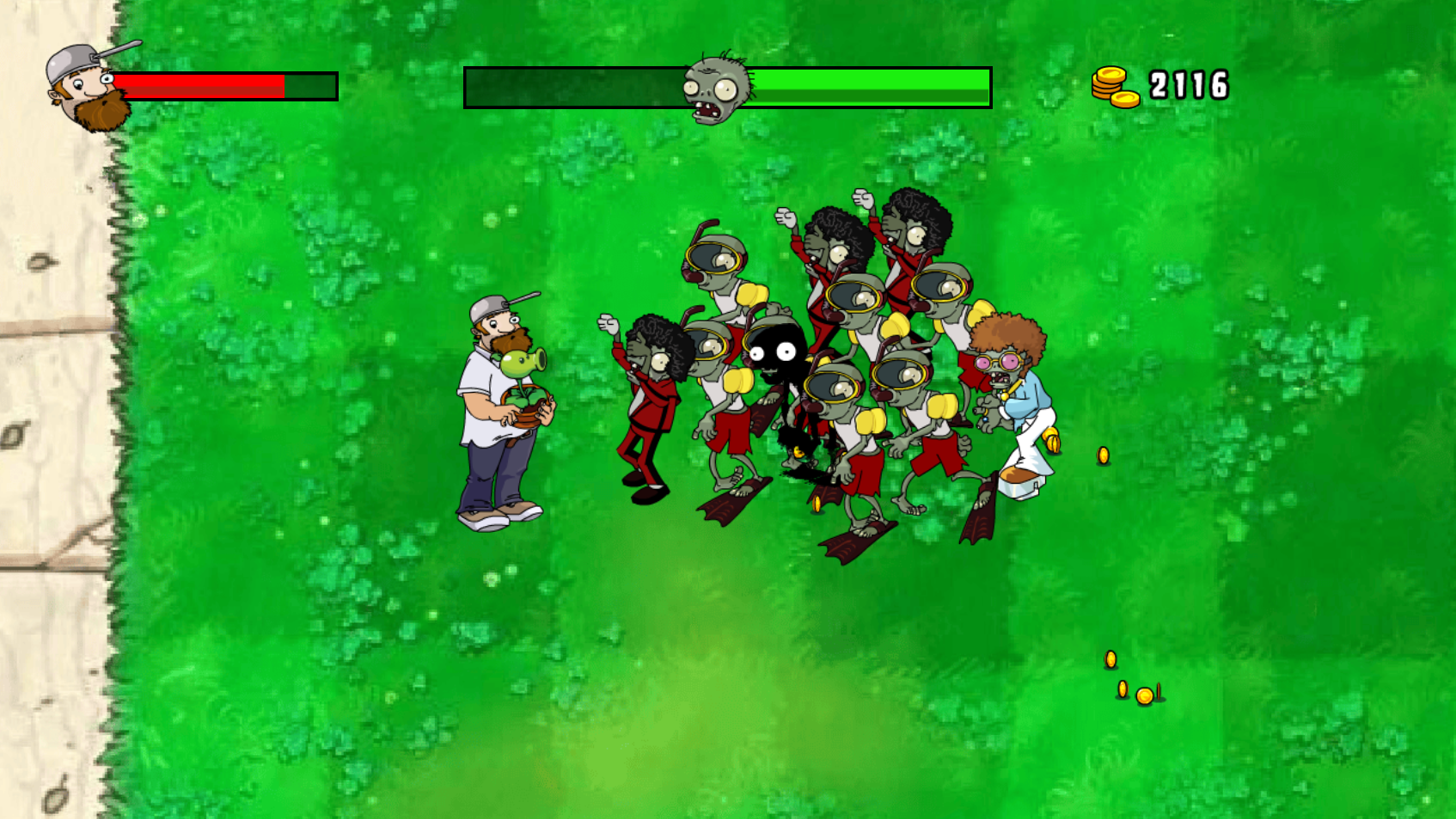This screenshot has height=819, width=1456.
Task: Click the coin count 2116 label
Action: [1191, 83]
